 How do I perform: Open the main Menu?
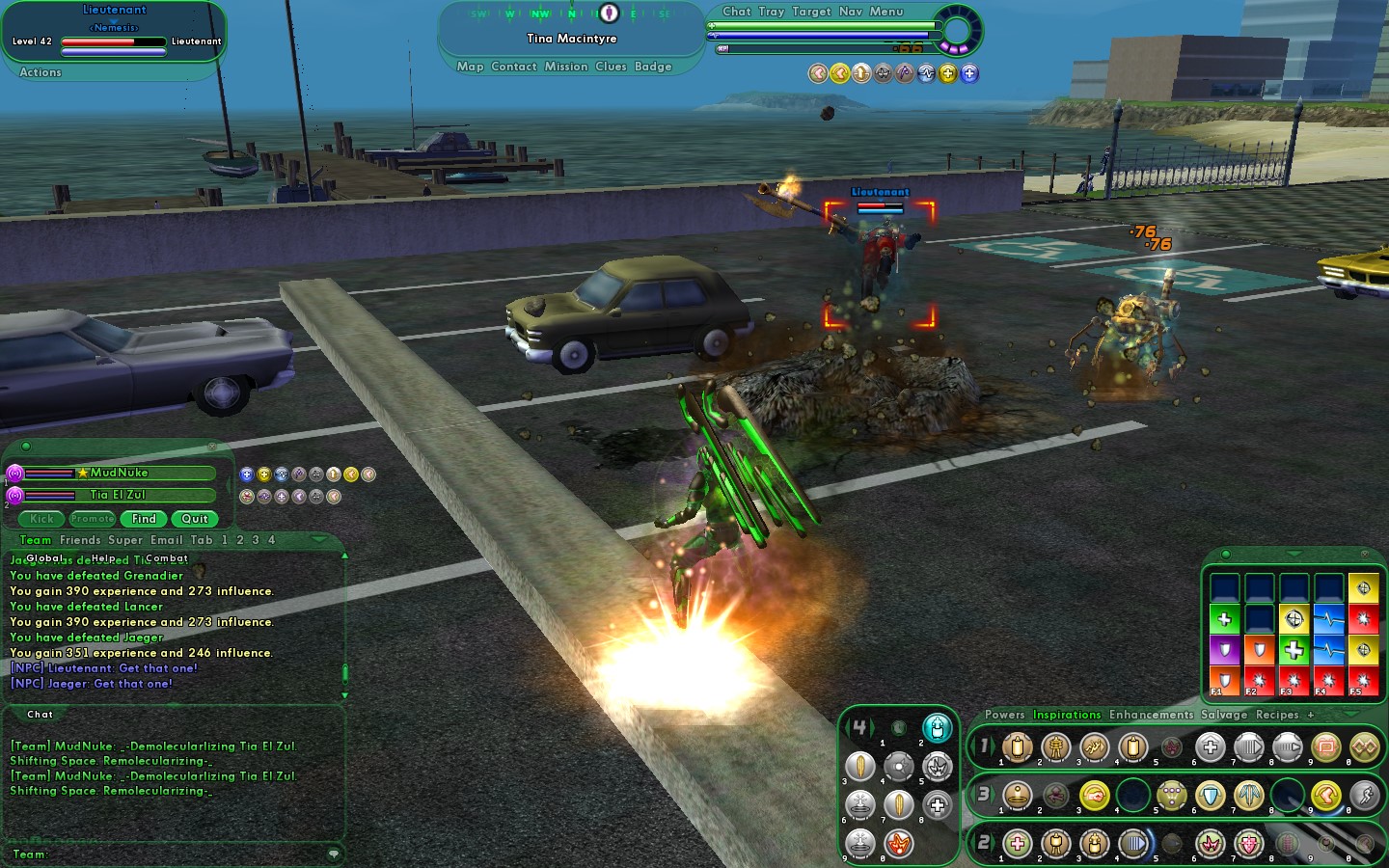tap(886, 12)
